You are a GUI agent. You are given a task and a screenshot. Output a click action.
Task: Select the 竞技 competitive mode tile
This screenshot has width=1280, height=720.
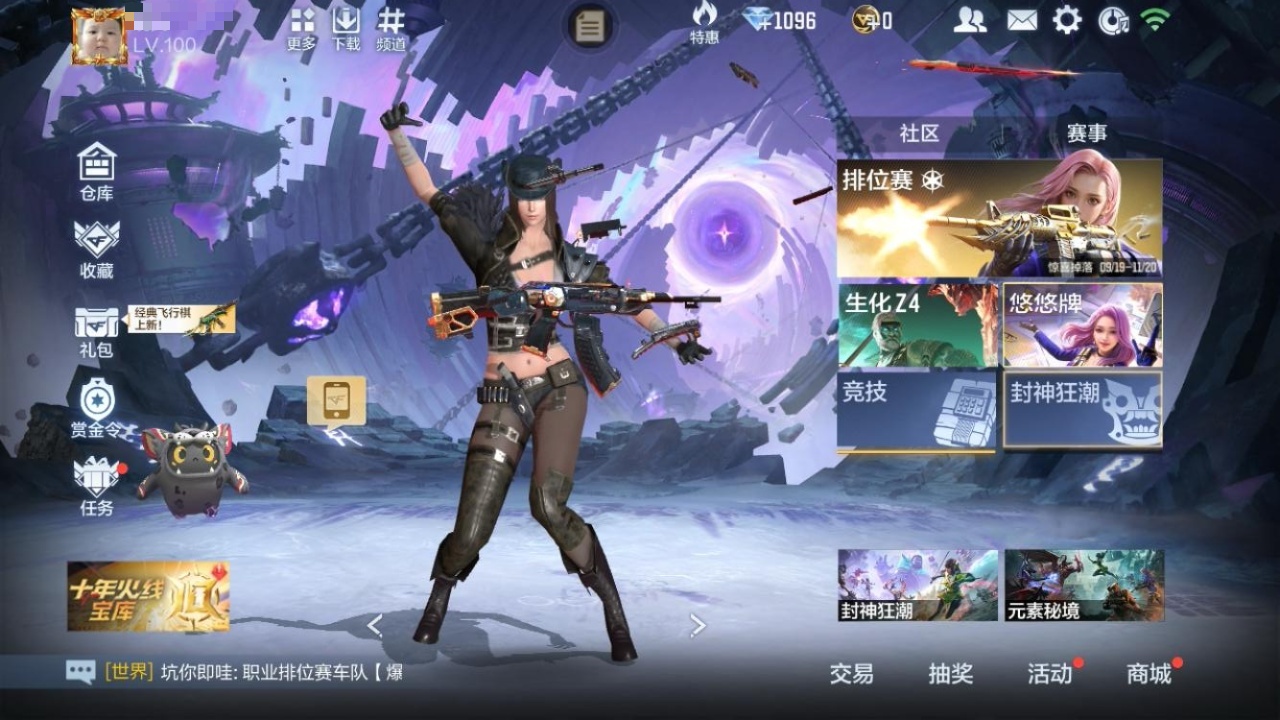click(x=917, y=409)
